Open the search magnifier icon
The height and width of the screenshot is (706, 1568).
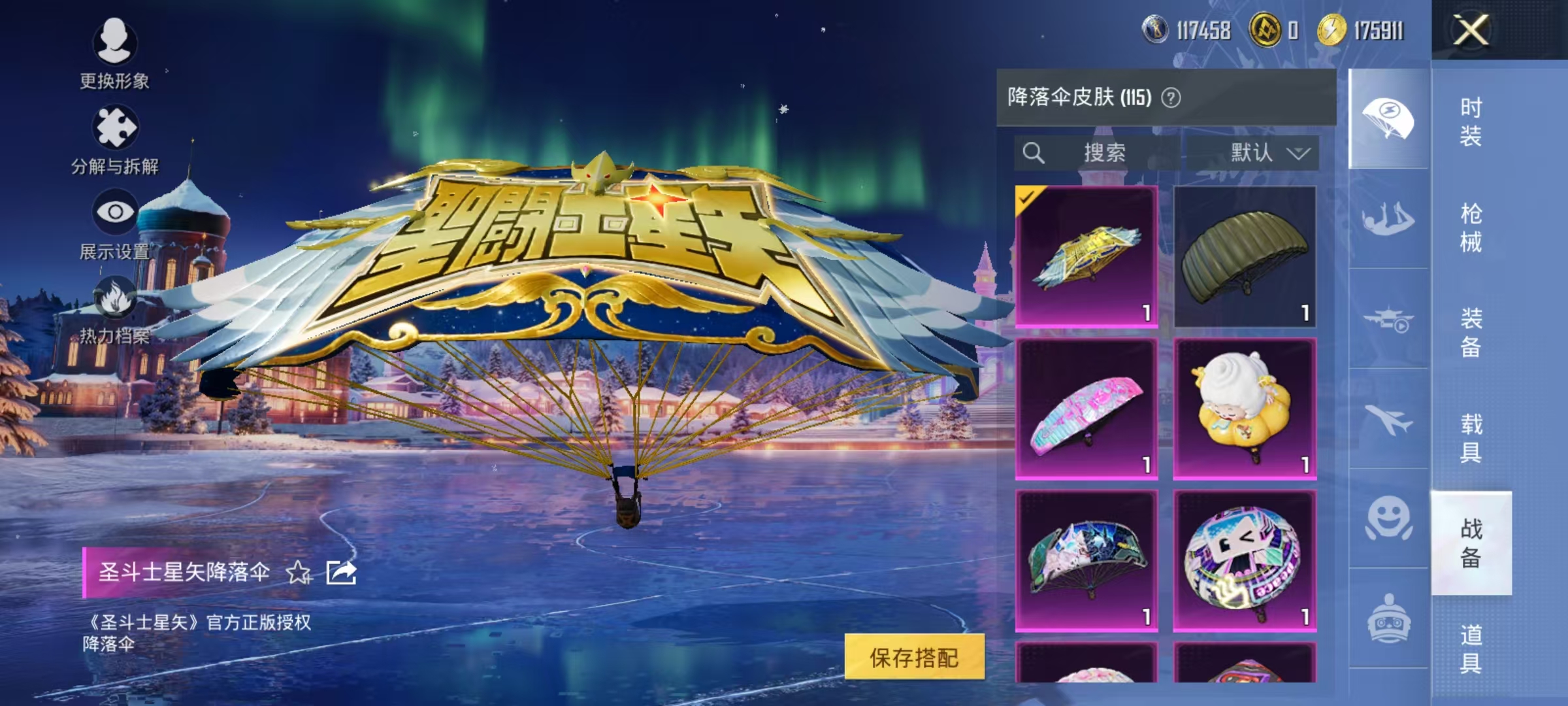click(1034, 153)
